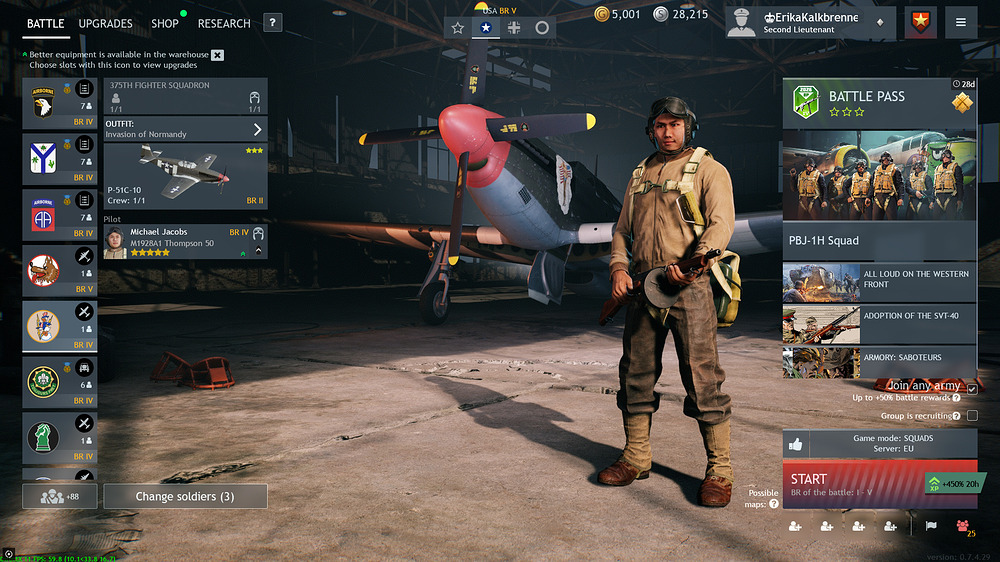Open the reserve soldiers +88 button
The width and height of the screenshot is (1000, 562).
tap(60, 496)
